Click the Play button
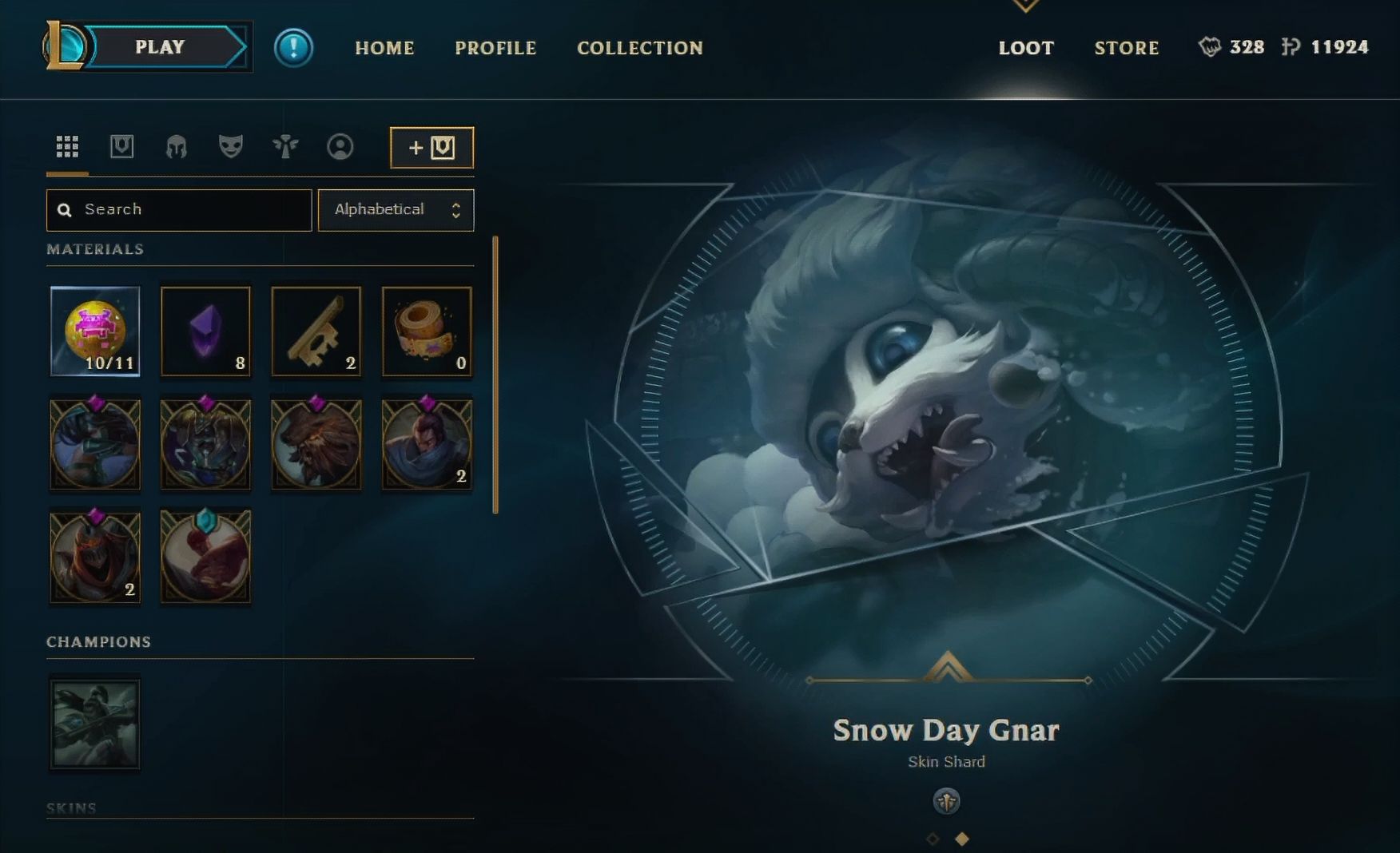Screen dimensions: 1400x853 click(x=160, y=46)
